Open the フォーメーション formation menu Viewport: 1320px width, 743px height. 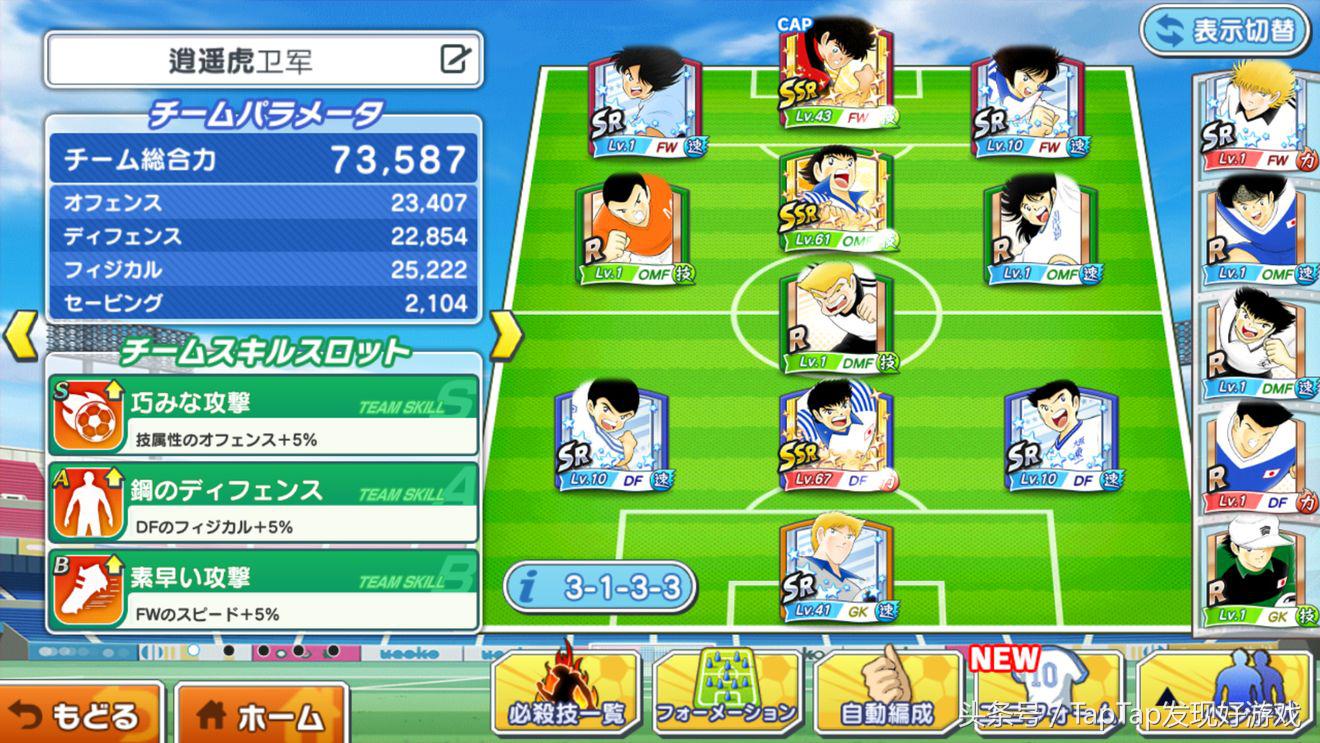click(727, 692)
